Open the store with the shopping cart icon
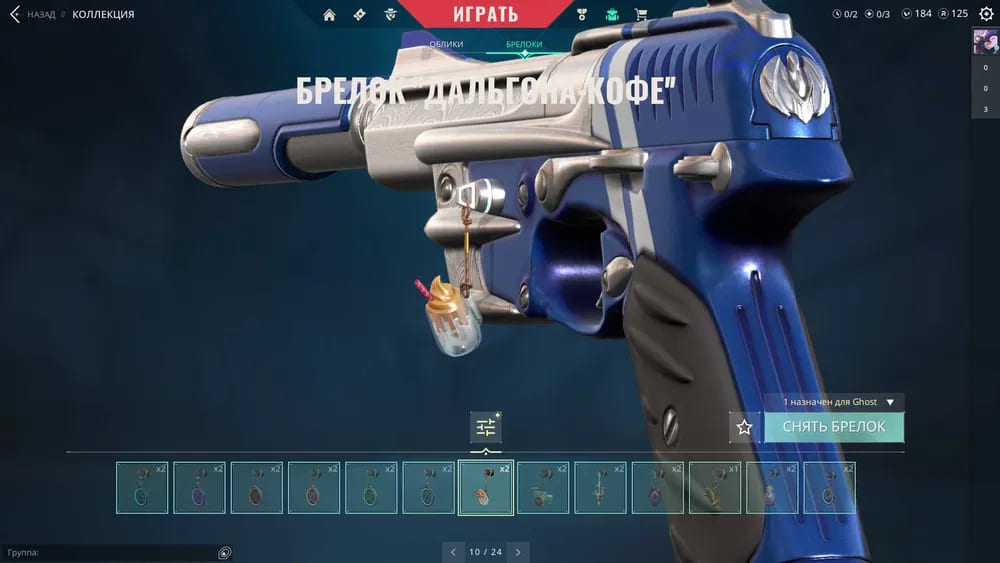Image resolution: width=1000 pixels, height=563 pixels. (x=641, y=14)
